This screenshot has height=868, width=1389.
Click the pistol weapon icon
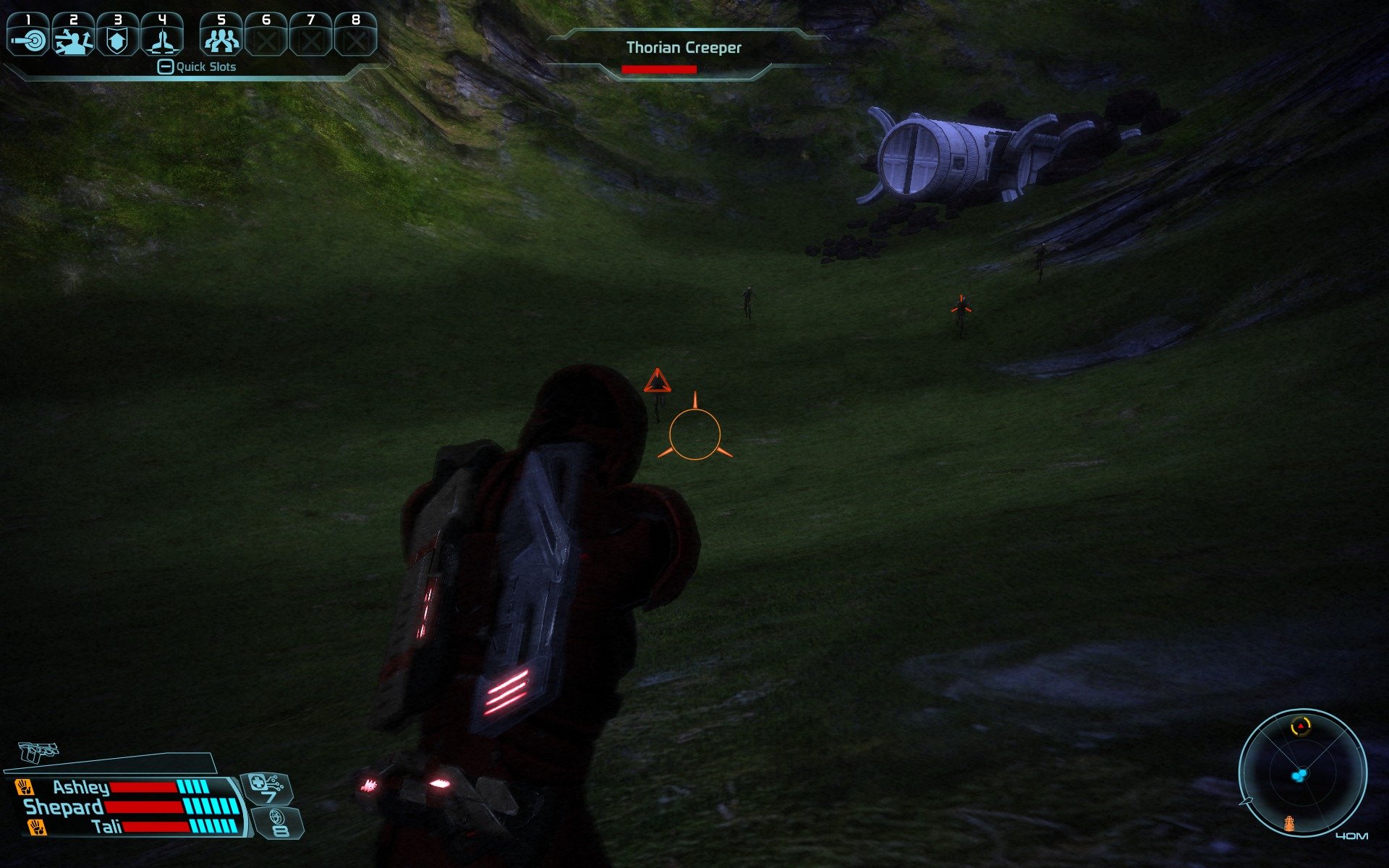pos(38,752)
